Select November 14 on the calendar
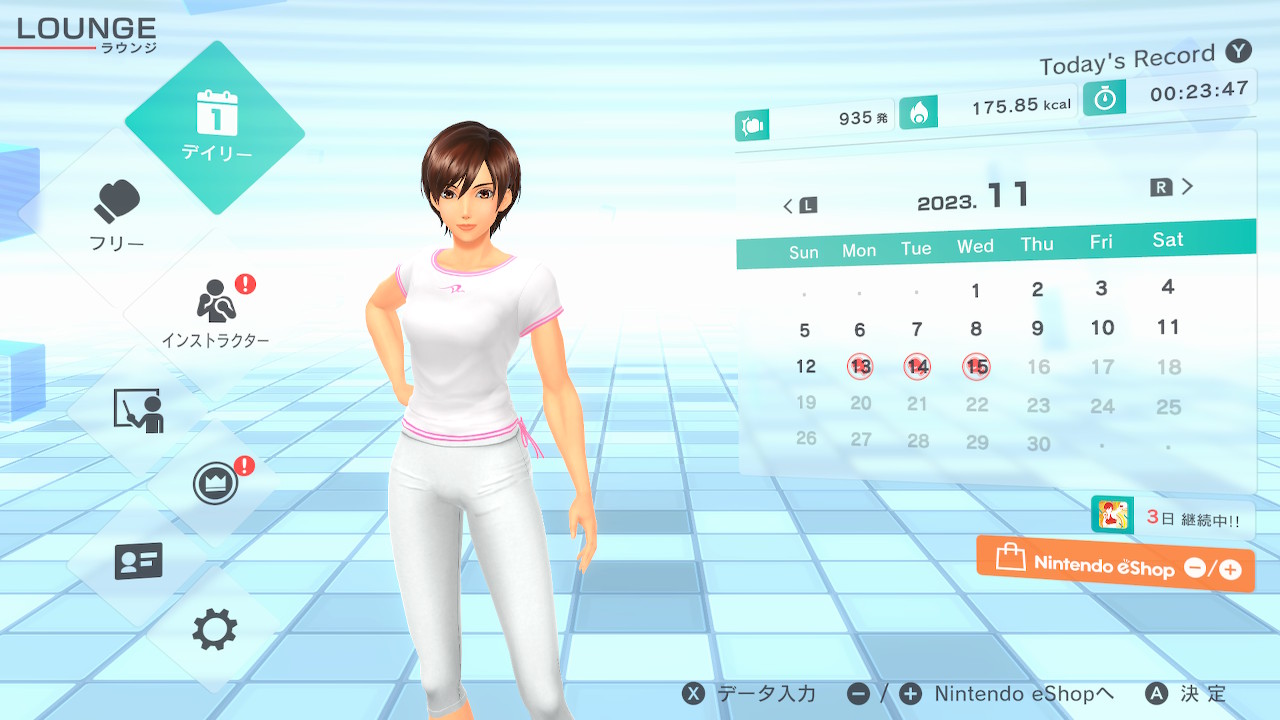The height and width of the screenshot is (720, 1280). (917, 367)
